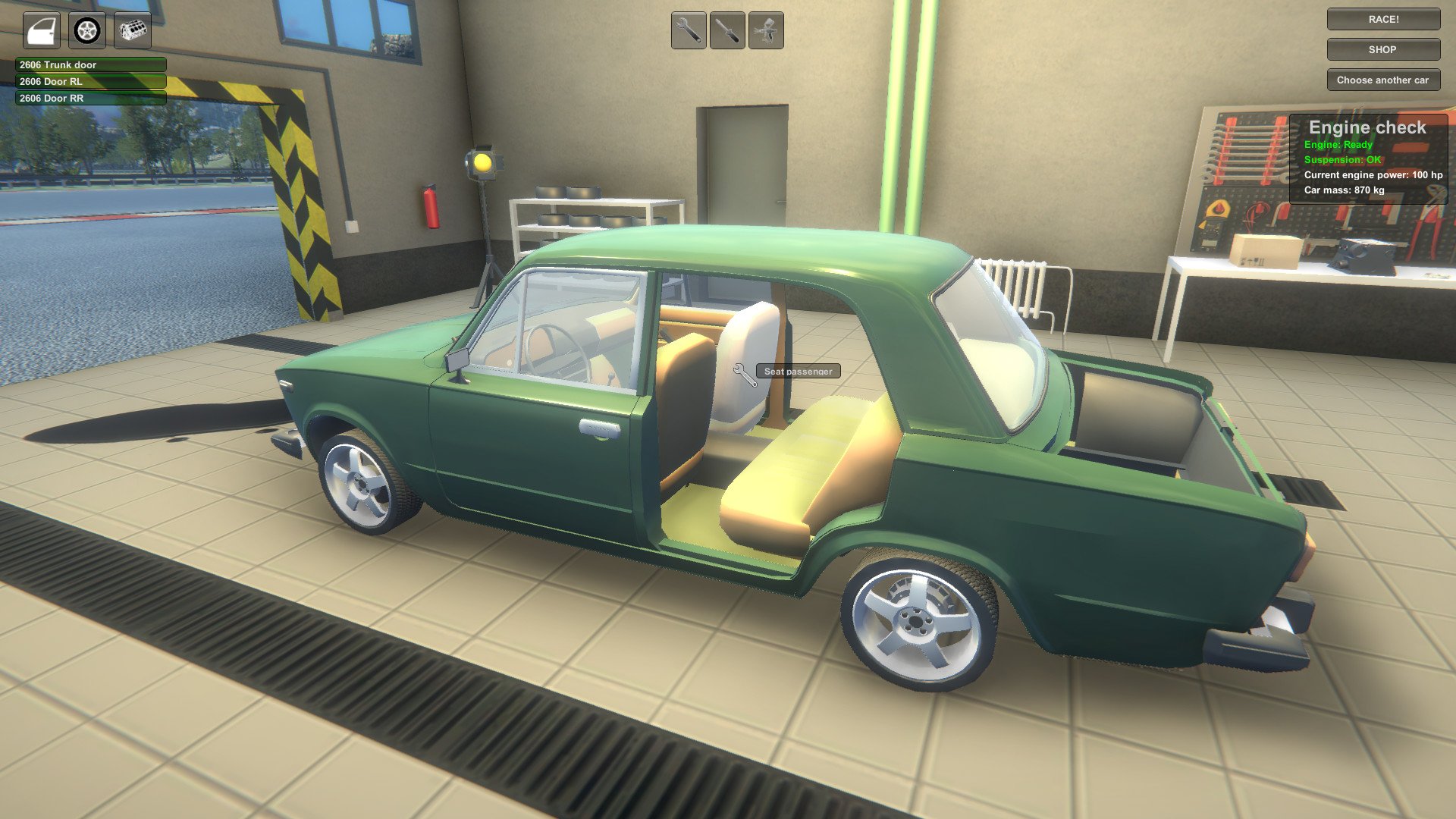Click Choose another car
The width and height of the screenshot is (1456, 819).
tap(1383, 80)
